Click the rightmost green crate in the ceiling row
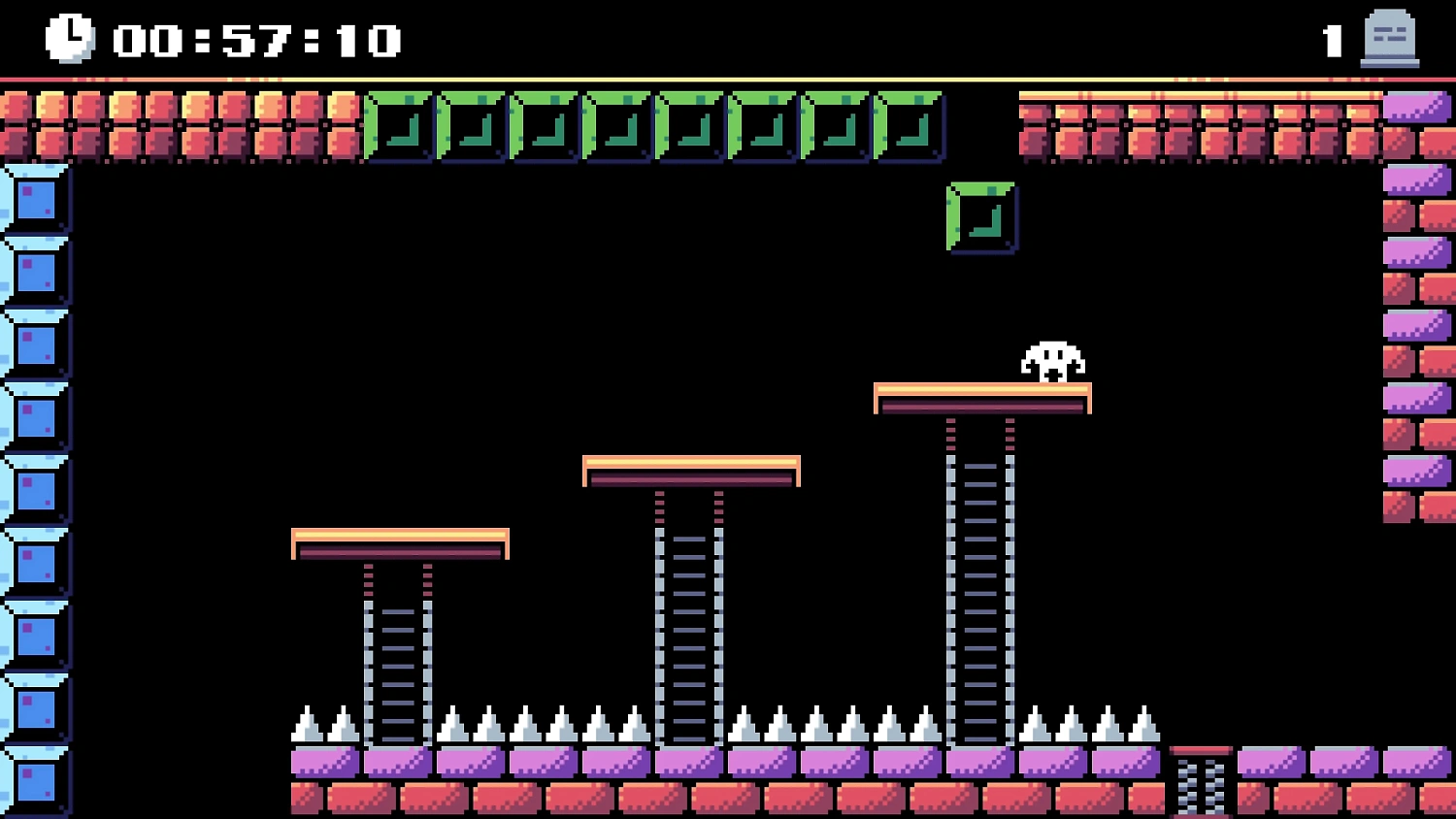The image size is (1456, 819). 909,126
